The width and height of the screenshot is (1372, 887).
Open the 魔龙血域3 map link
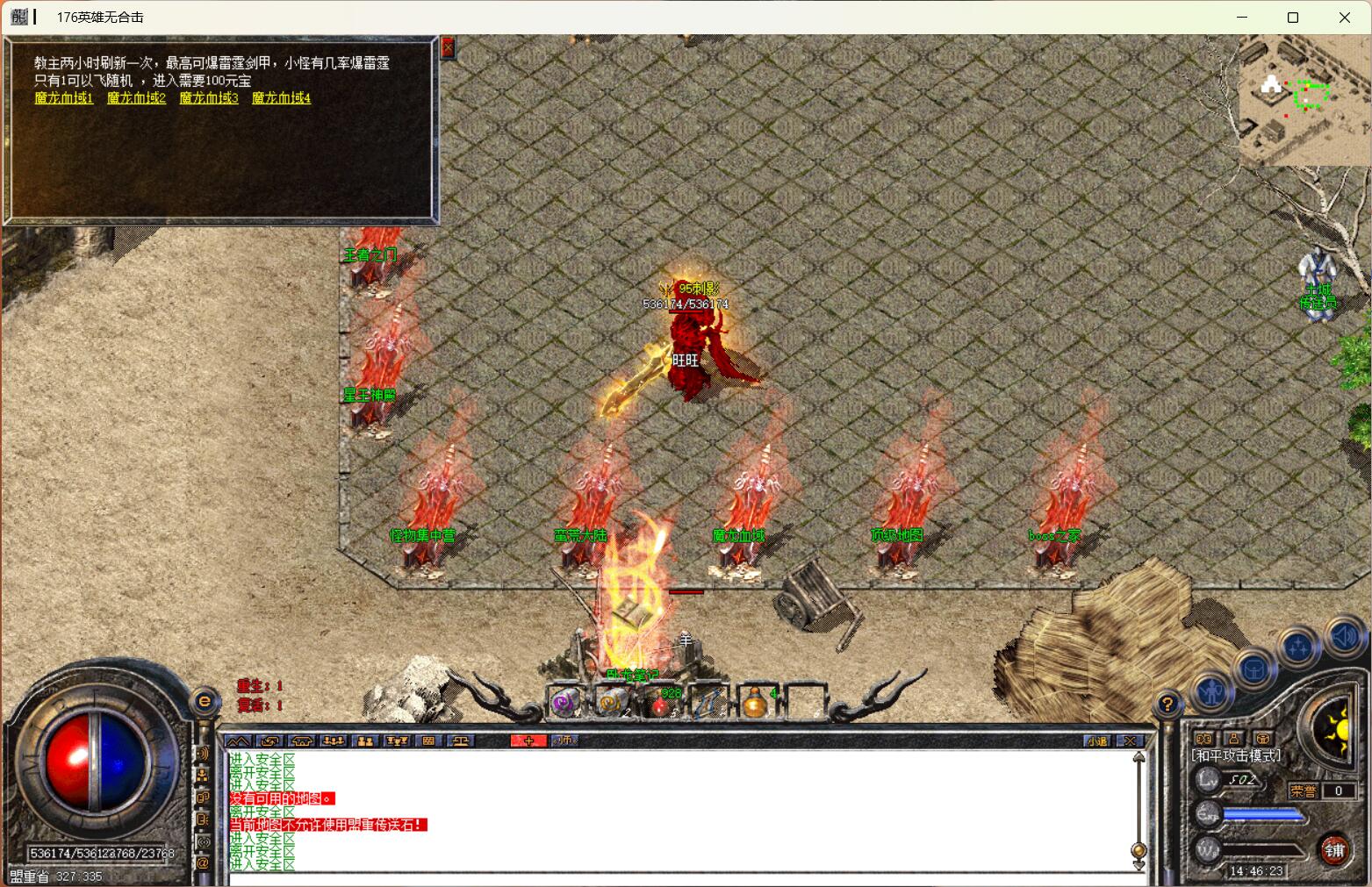click(209, 98)
